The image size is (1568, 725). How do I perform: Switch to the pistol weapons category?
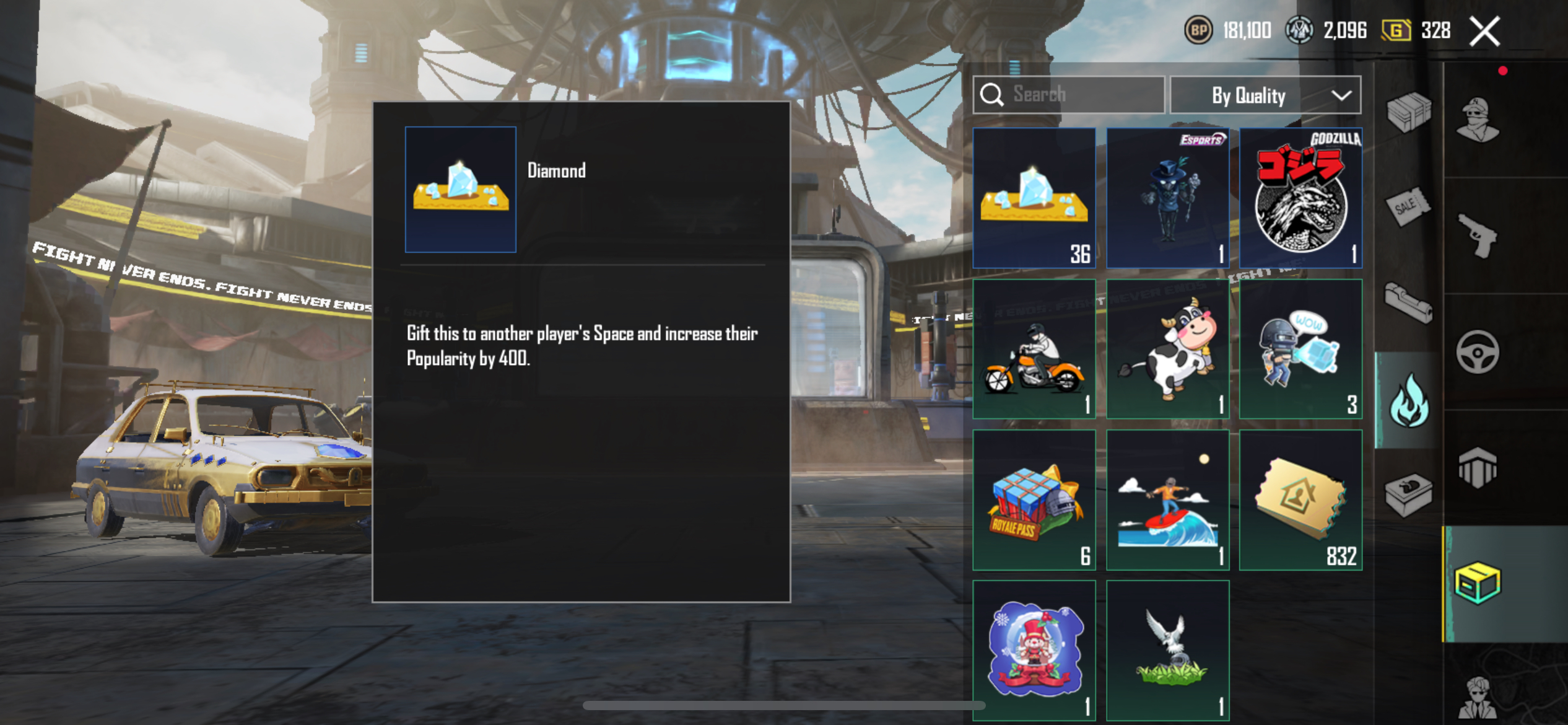[1478, 235]
